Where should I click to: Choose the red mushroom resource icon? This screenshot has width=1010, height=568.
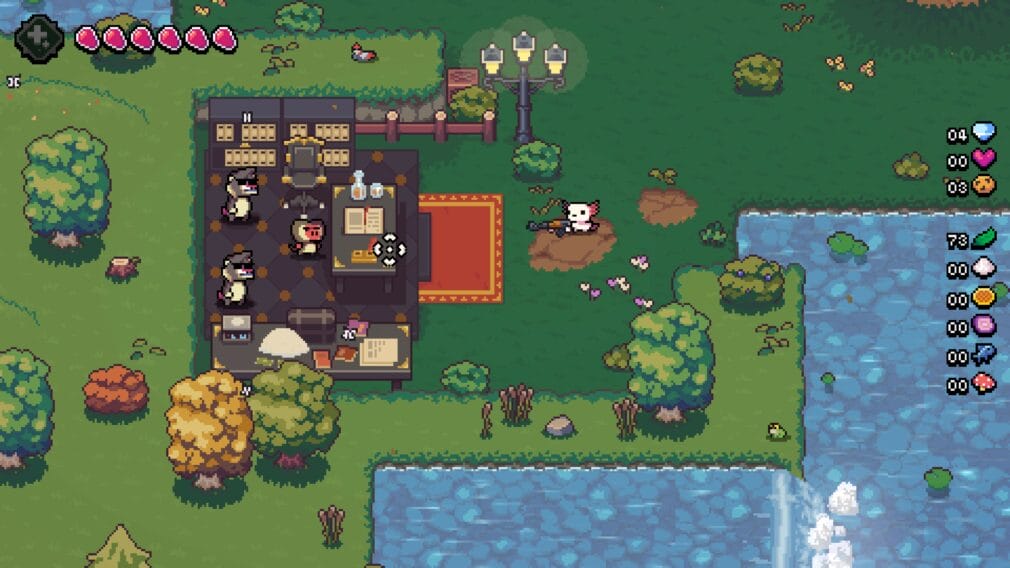click(x=984, y=384)
